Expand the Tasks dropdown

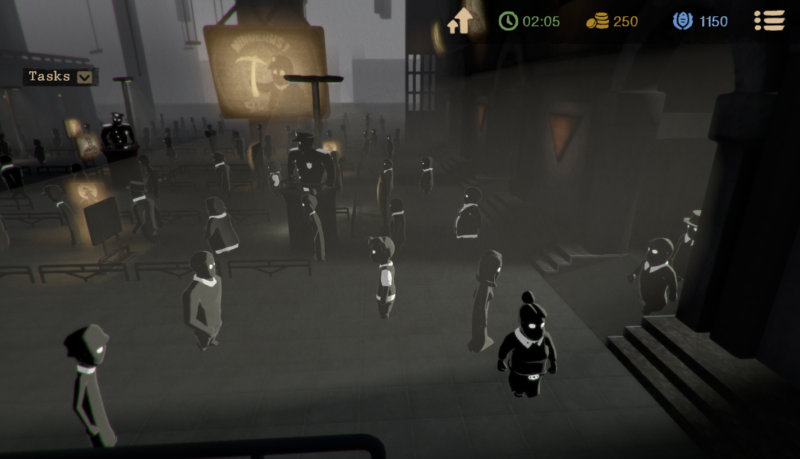tap(85, 76)
